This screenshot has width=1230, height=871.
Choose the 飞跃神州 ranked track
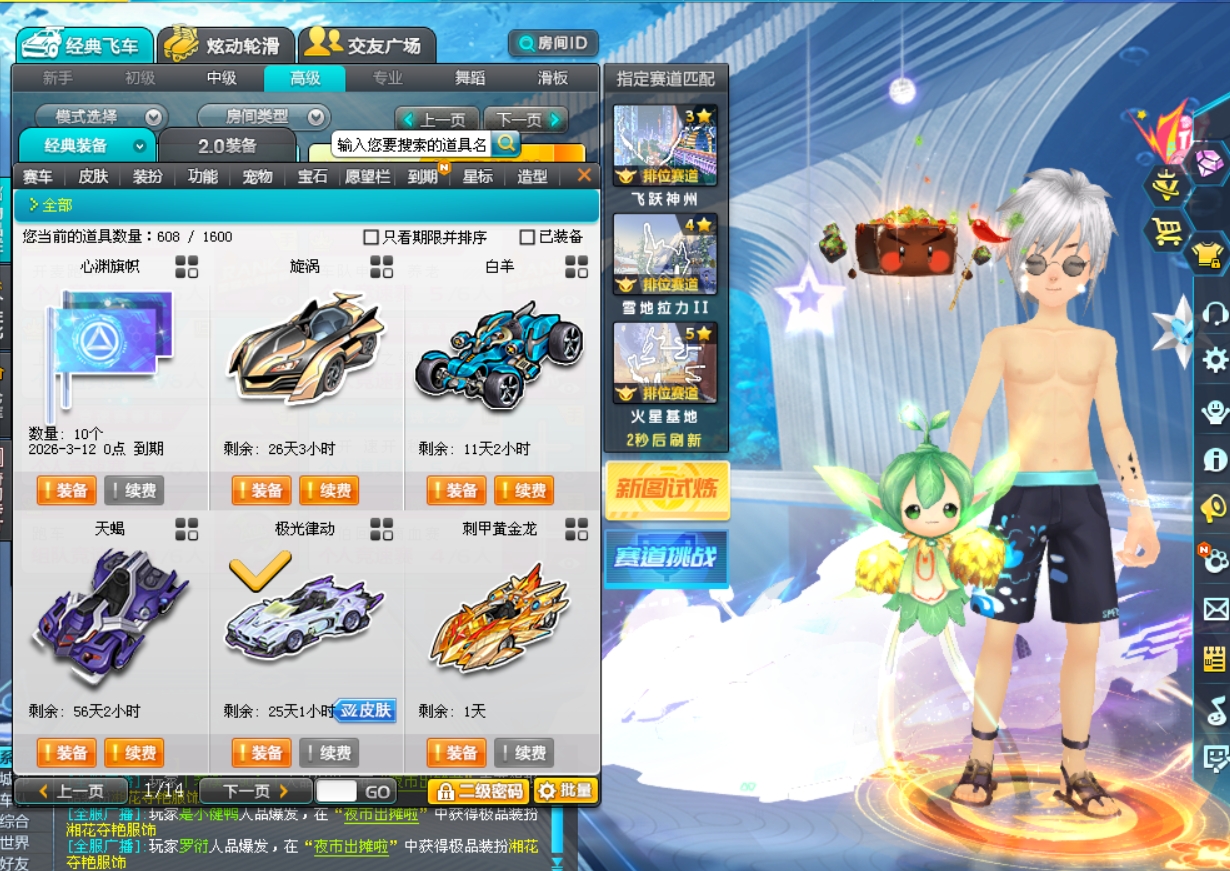point(665,145)
